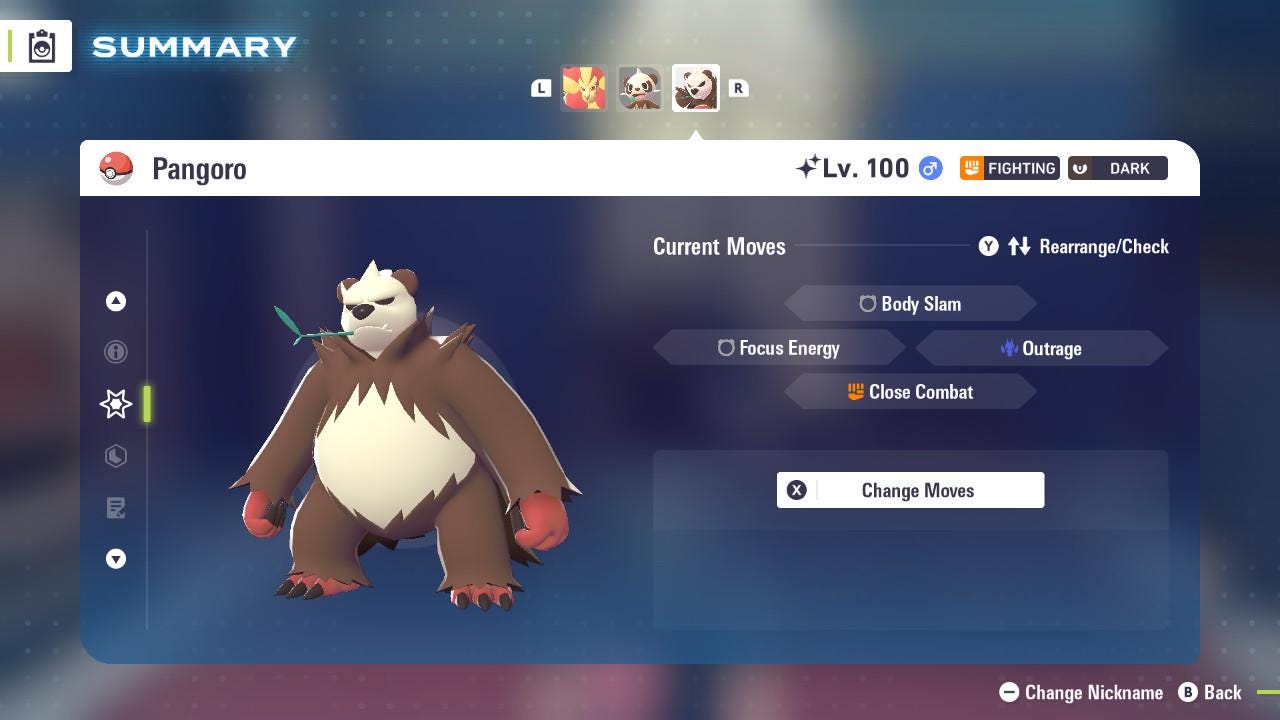Viewport: 1280px width, 720px height.
Task: Select the Dark type badge
Action: coord(1117,168)
